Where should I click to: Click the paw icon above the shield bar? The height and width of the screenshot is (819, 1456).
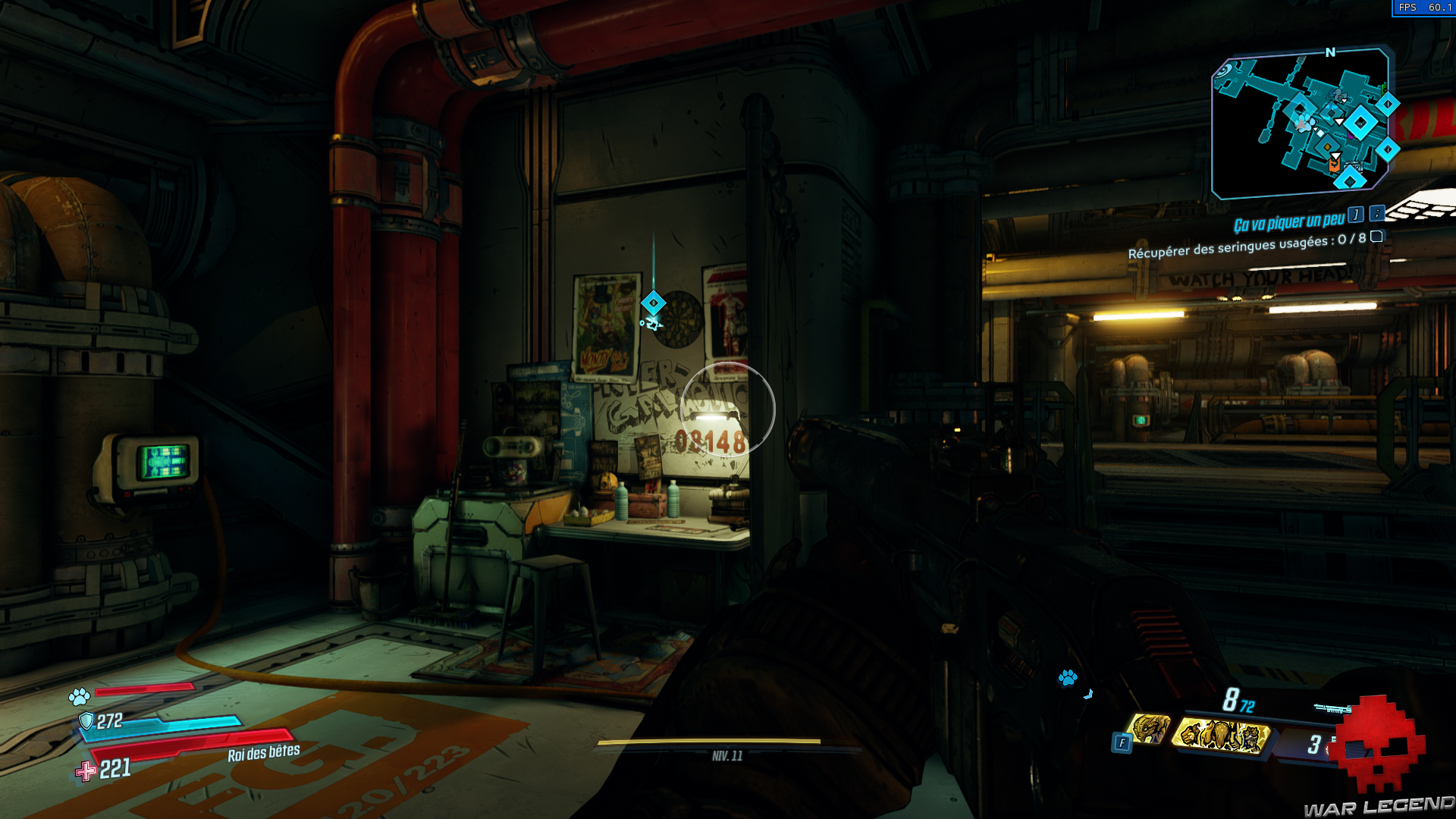click(x=79, y=695)
